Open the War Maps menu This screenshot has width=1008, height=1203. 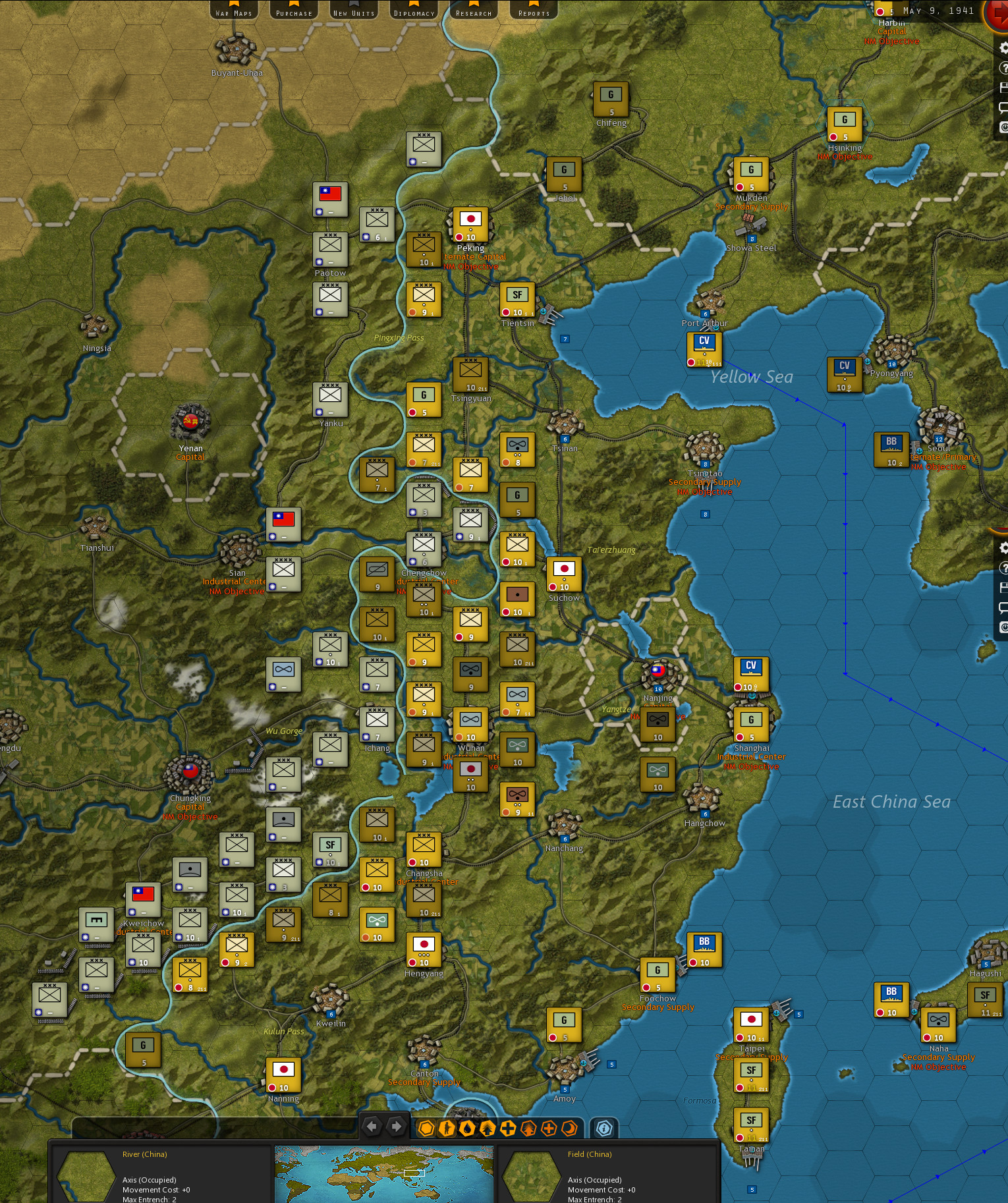(x=234, y=11)
